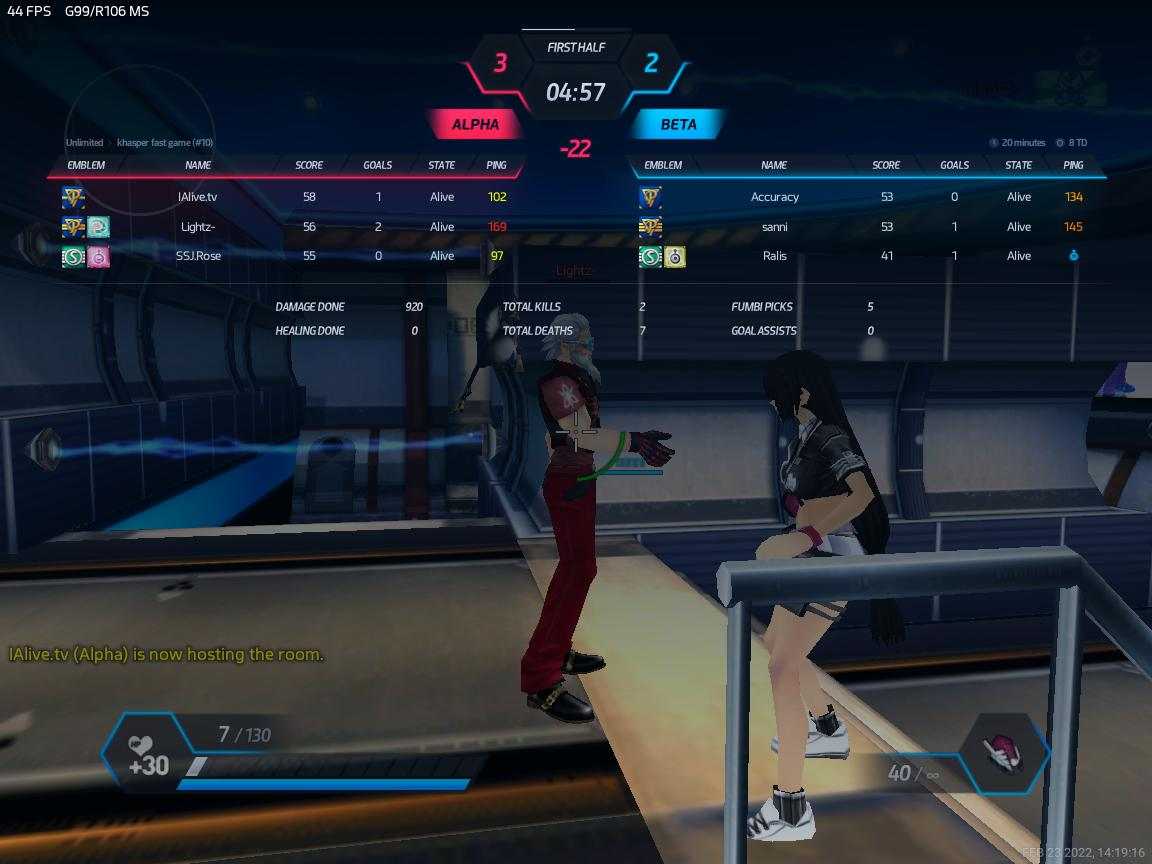Image resolution: width=1152 pixels, height=864 pixels.
Task: Click the Alpha team banner
Action: pos(476,125)
